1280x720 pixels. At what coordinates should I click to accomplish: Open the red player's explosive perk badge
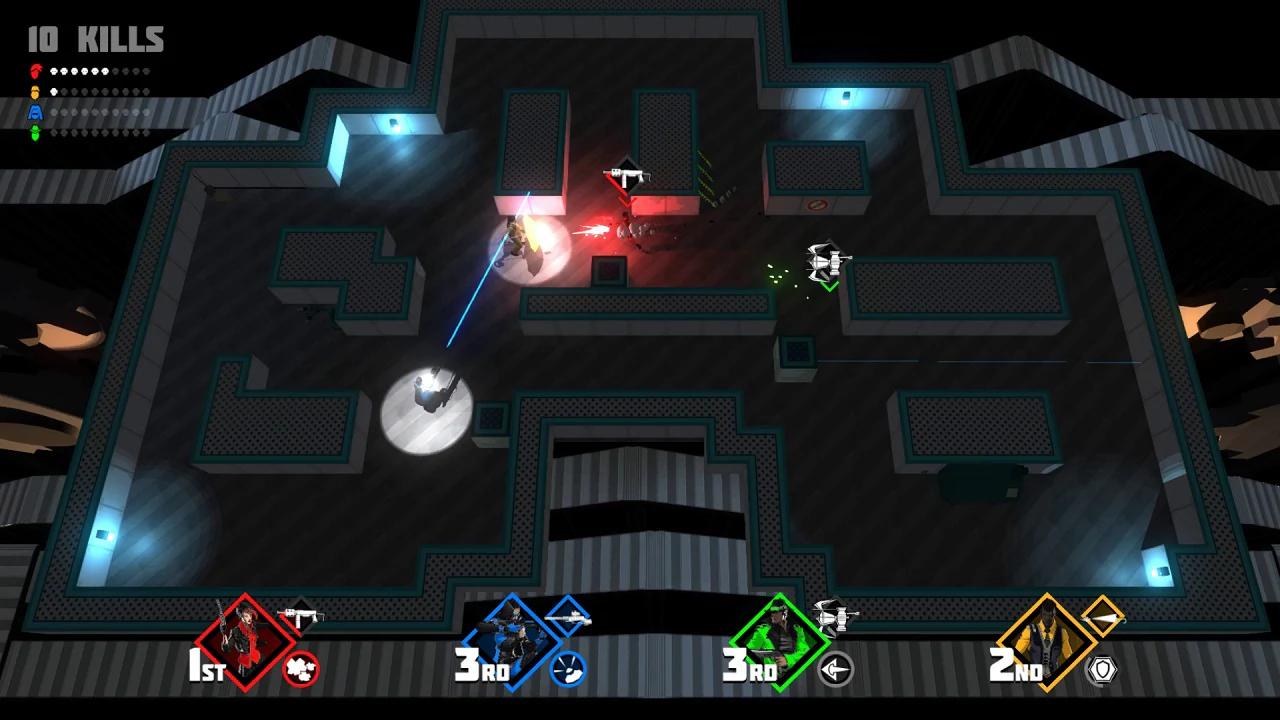[302, 670]
